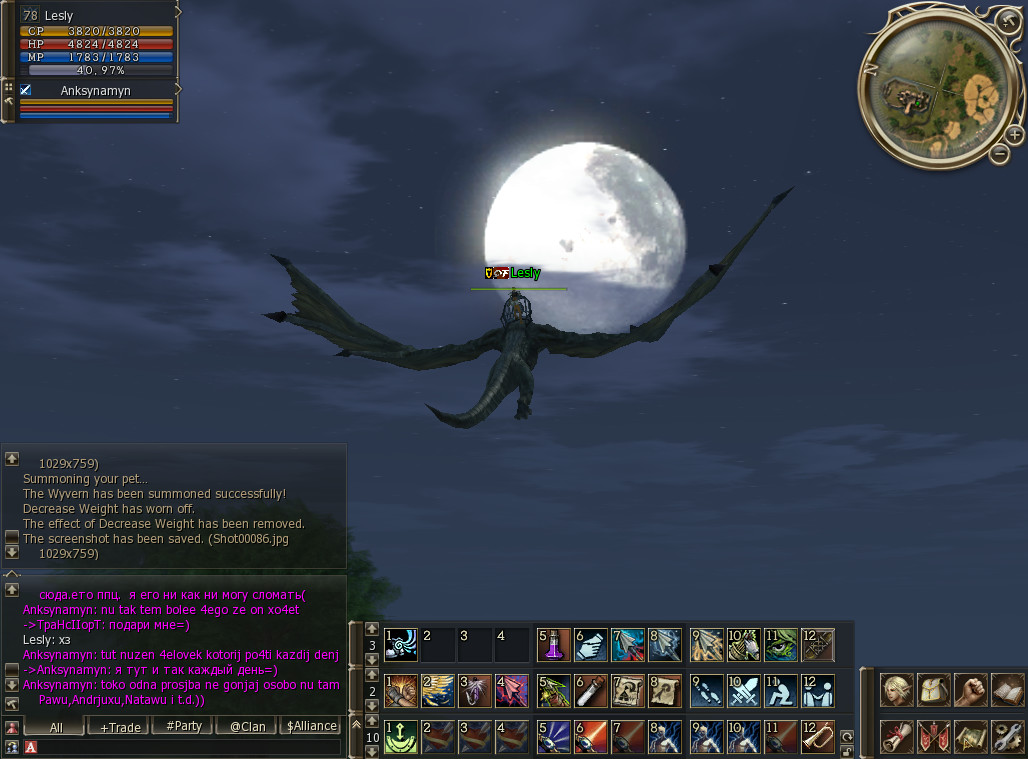Open the clan red banners icon

tap(934, 736)
